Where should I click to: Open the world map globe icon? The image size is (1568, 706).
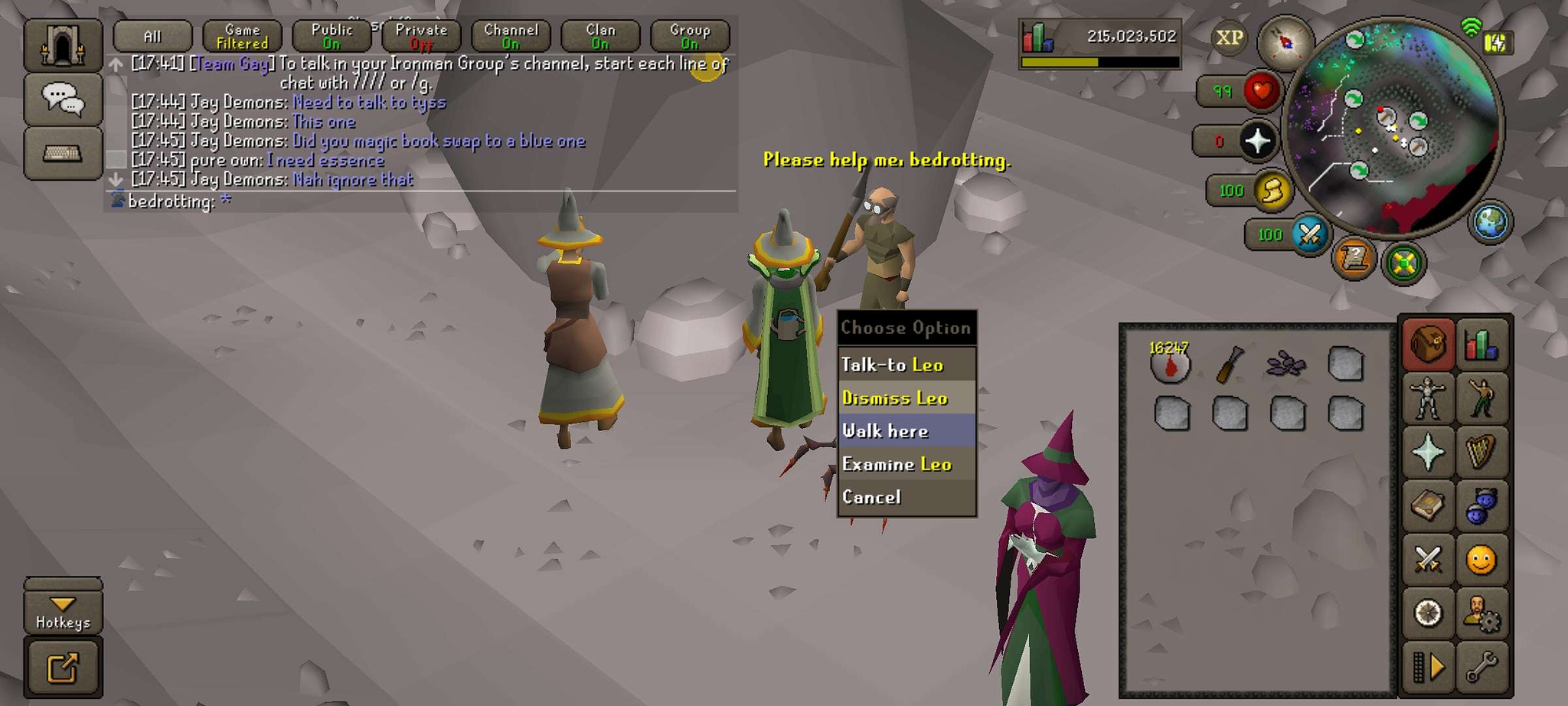click(1490, 222)
